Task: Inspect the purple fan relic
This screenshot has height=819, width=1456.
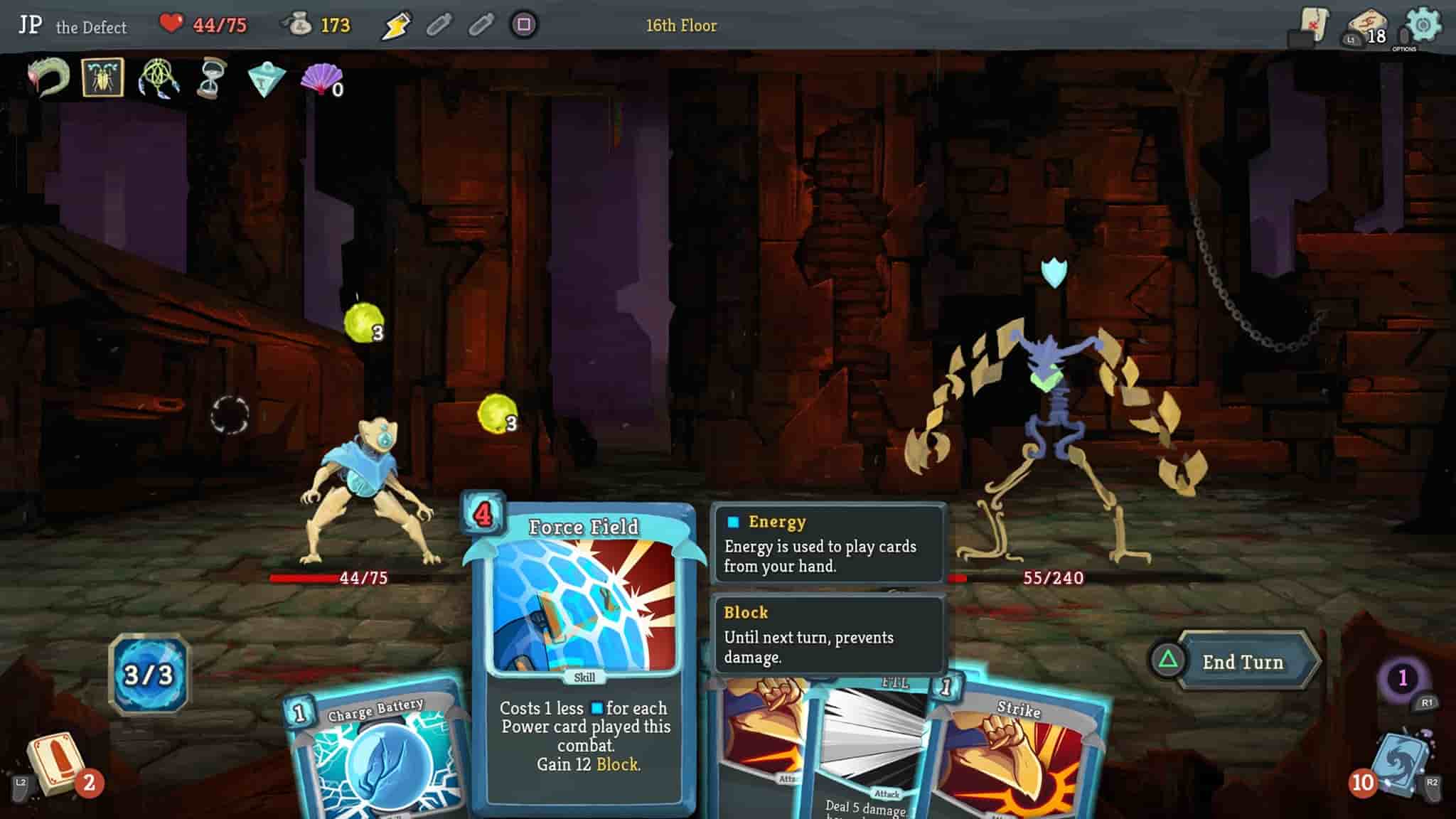Action: point(322,78)
